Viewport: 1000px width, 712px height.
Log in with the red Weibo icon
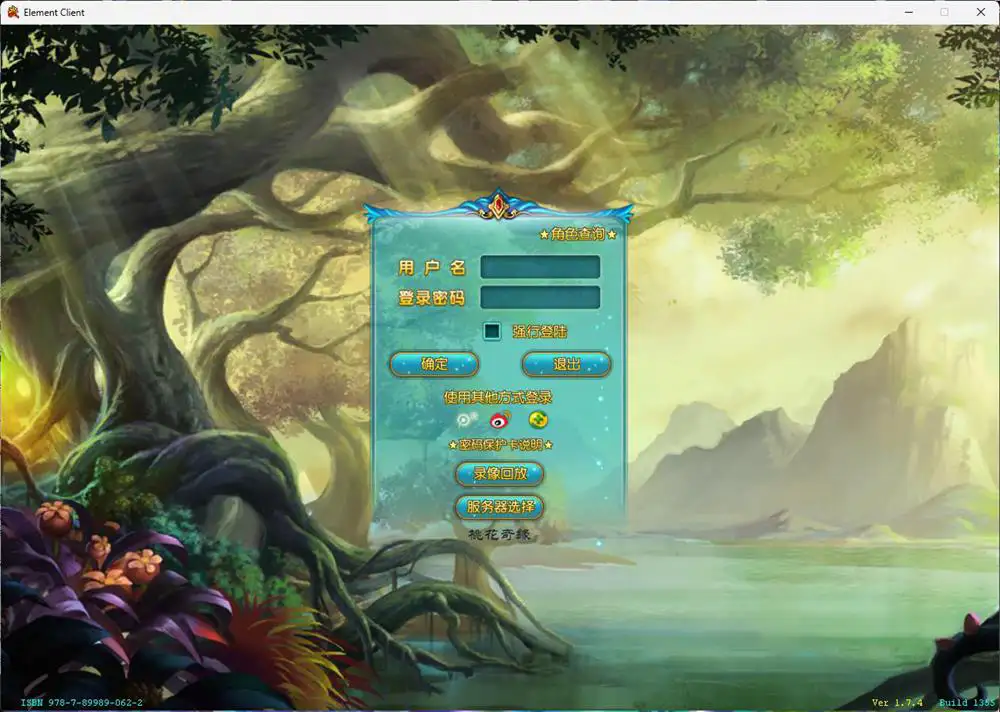coord(501,421)
